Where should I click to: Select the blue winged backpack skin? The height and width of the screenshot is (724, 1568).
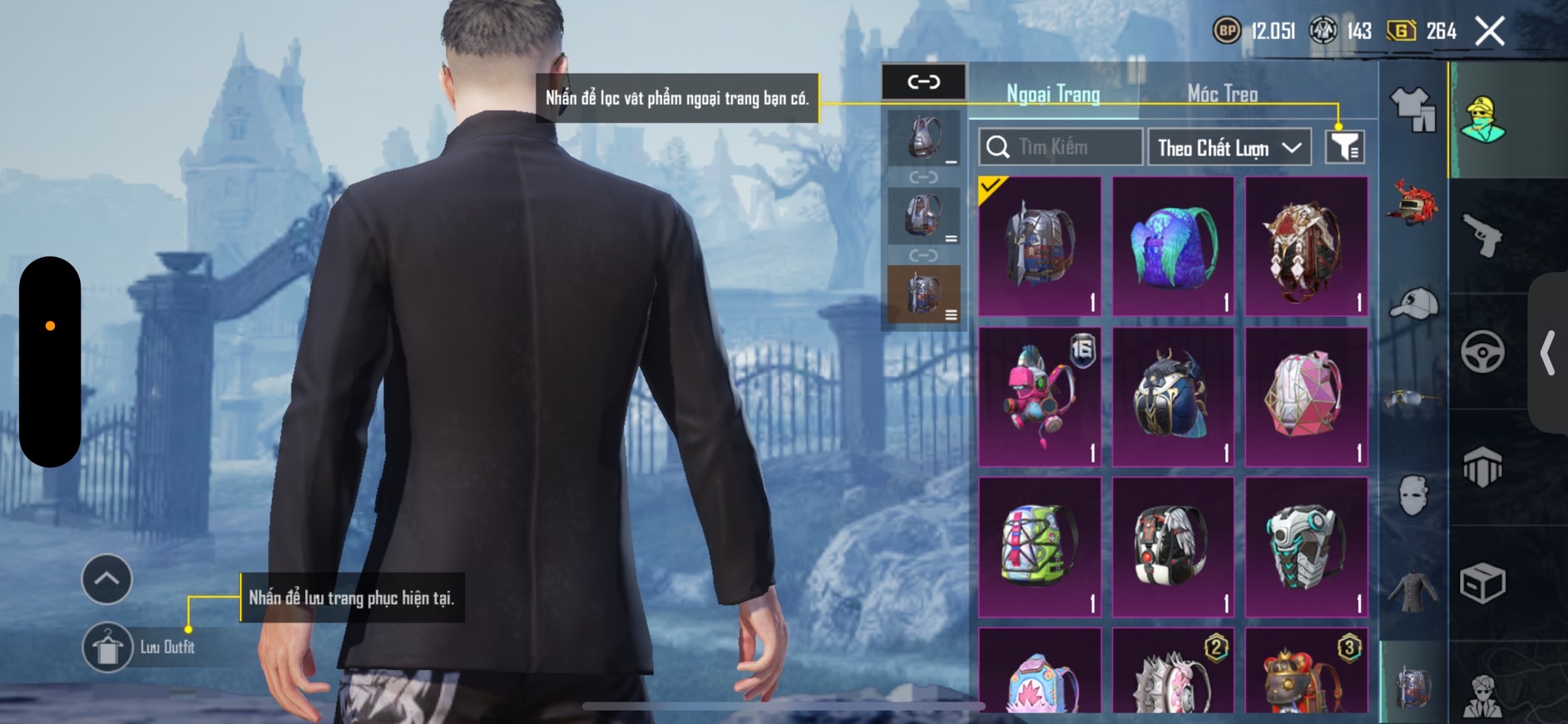point(1173,246)
